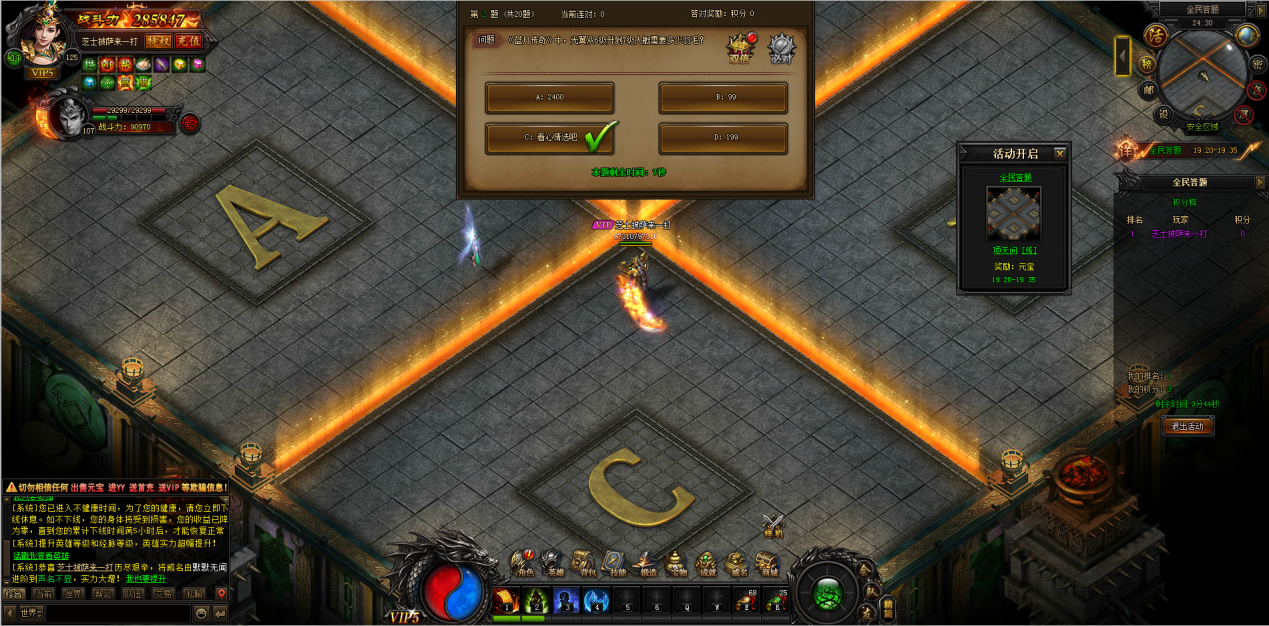The width and height of the screenshot is (1269, 626).
Task: Open the 邮 mail button beside minimap
Action: (1148, 89)
